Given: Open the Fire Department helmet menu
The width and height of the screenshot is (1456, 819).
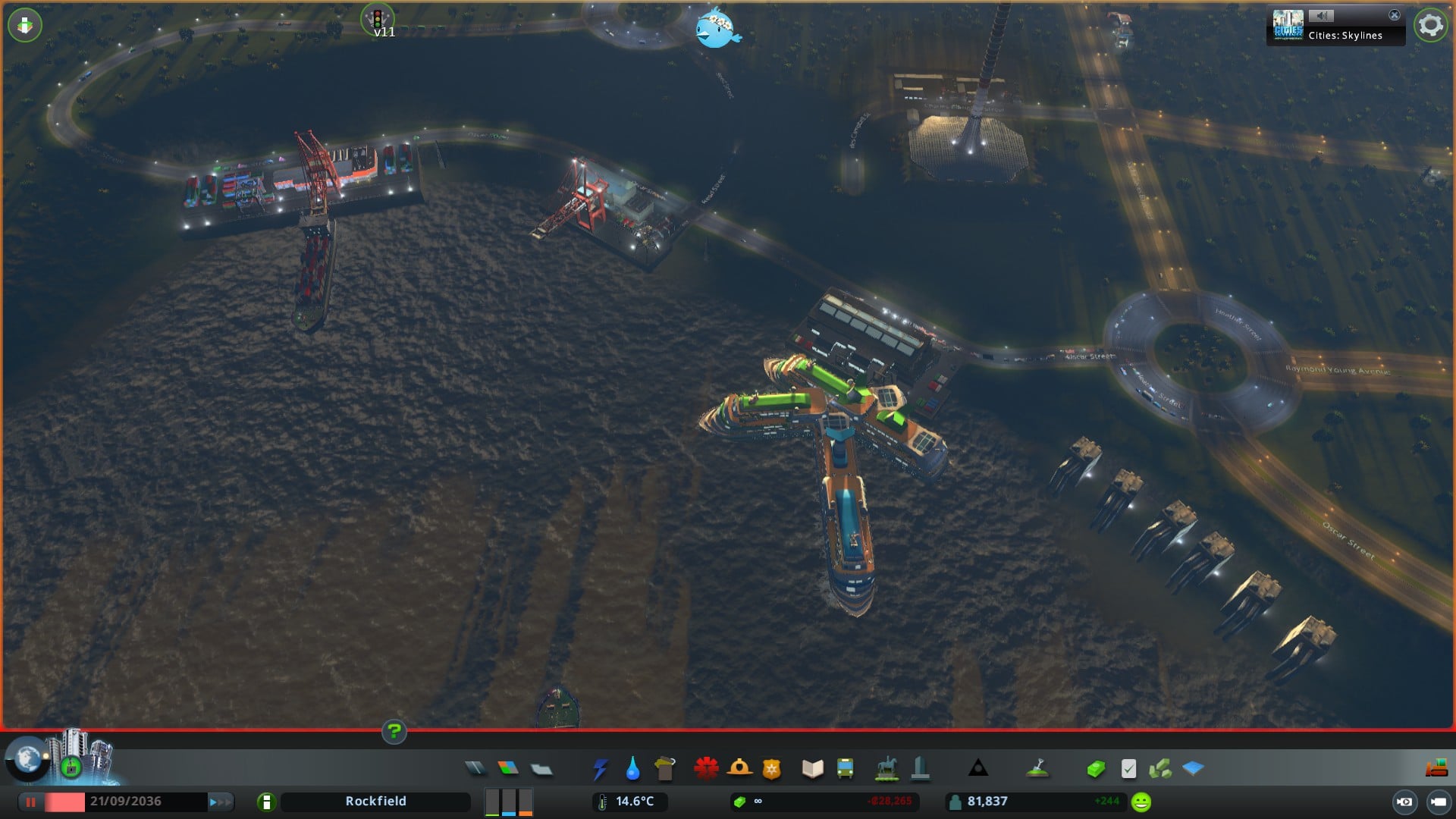Looking at the screenshot, I should (739, 769).
